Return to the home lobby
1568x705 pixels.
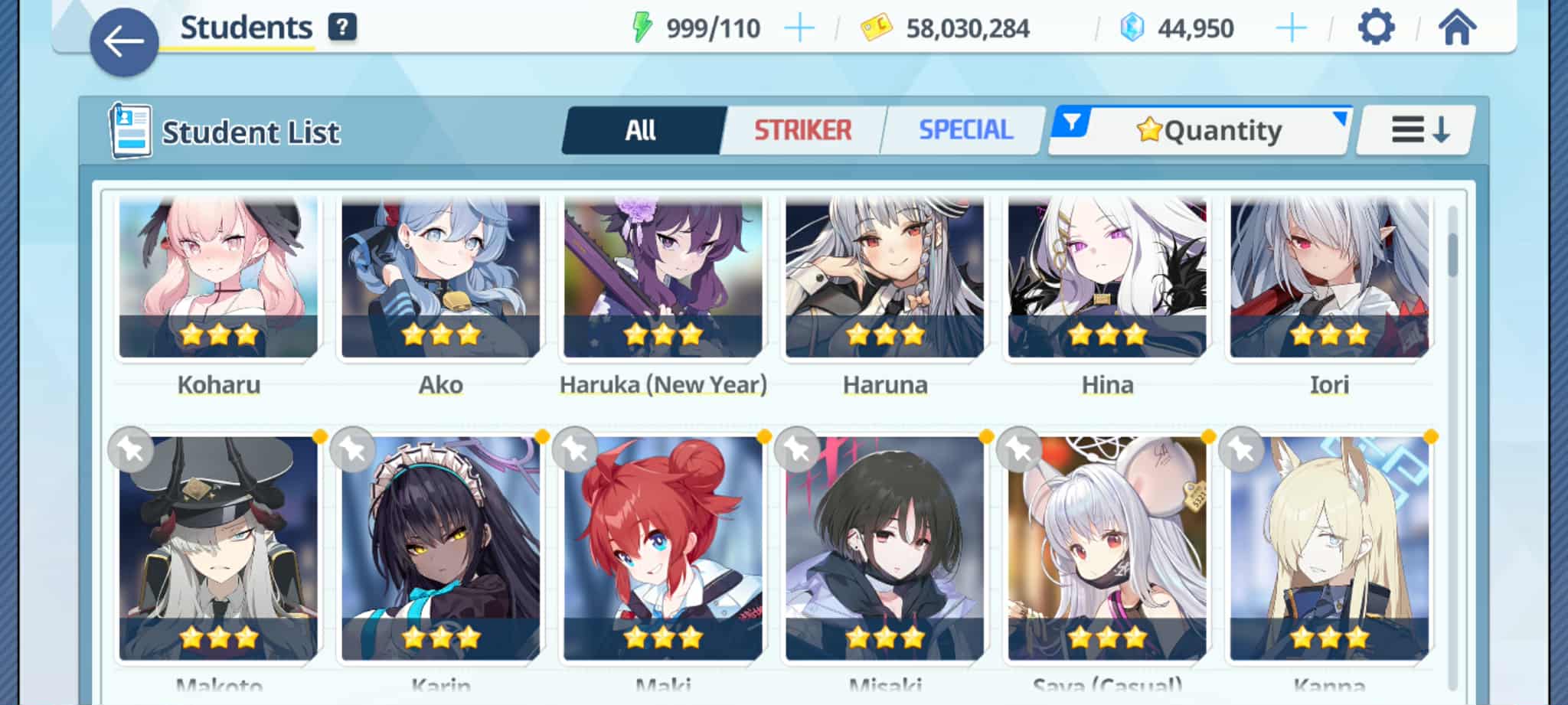click(1456, 28)
